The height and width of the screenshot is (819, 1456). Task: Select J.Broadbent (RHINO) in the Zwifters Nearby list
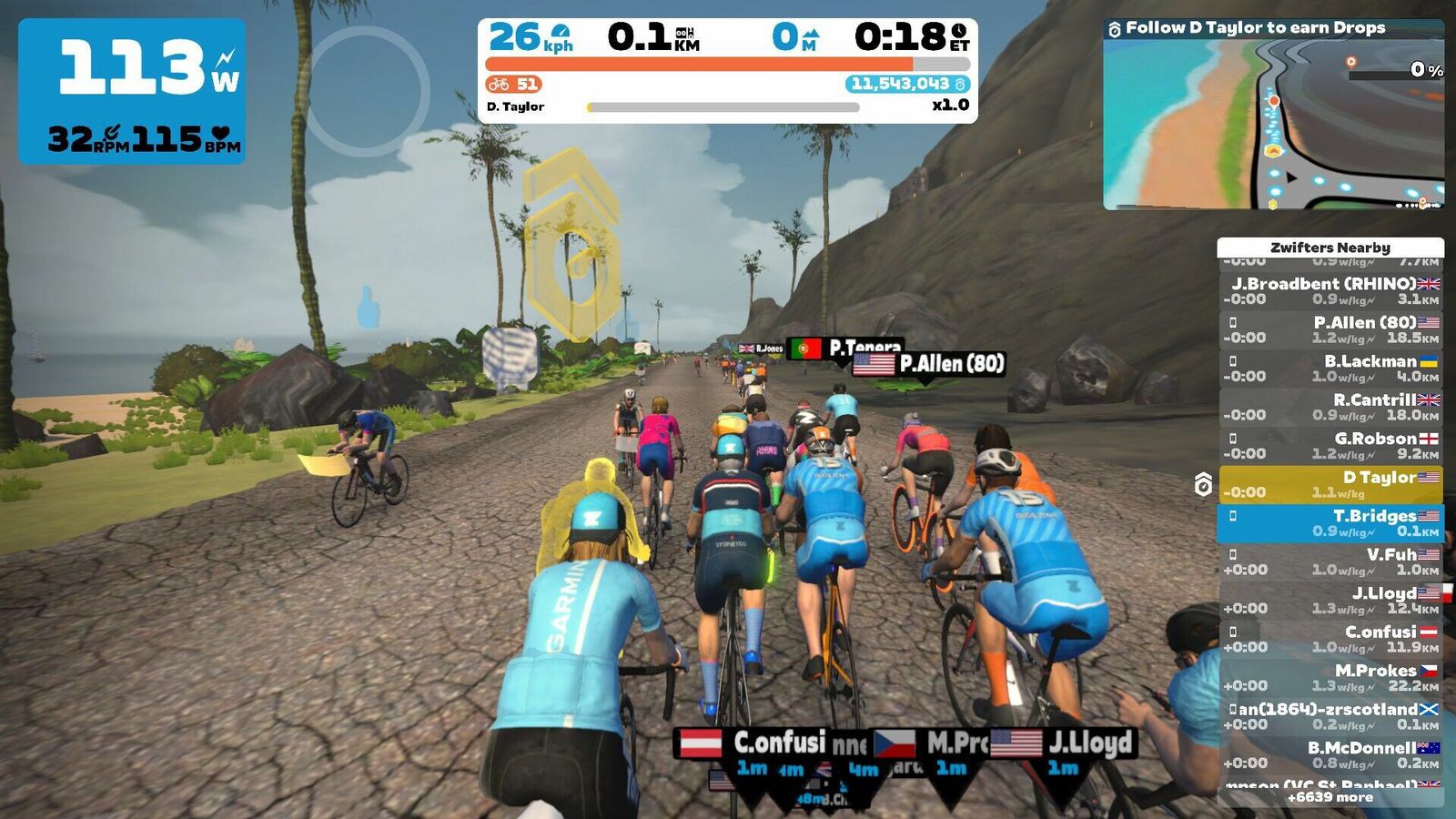[1330, 291]
